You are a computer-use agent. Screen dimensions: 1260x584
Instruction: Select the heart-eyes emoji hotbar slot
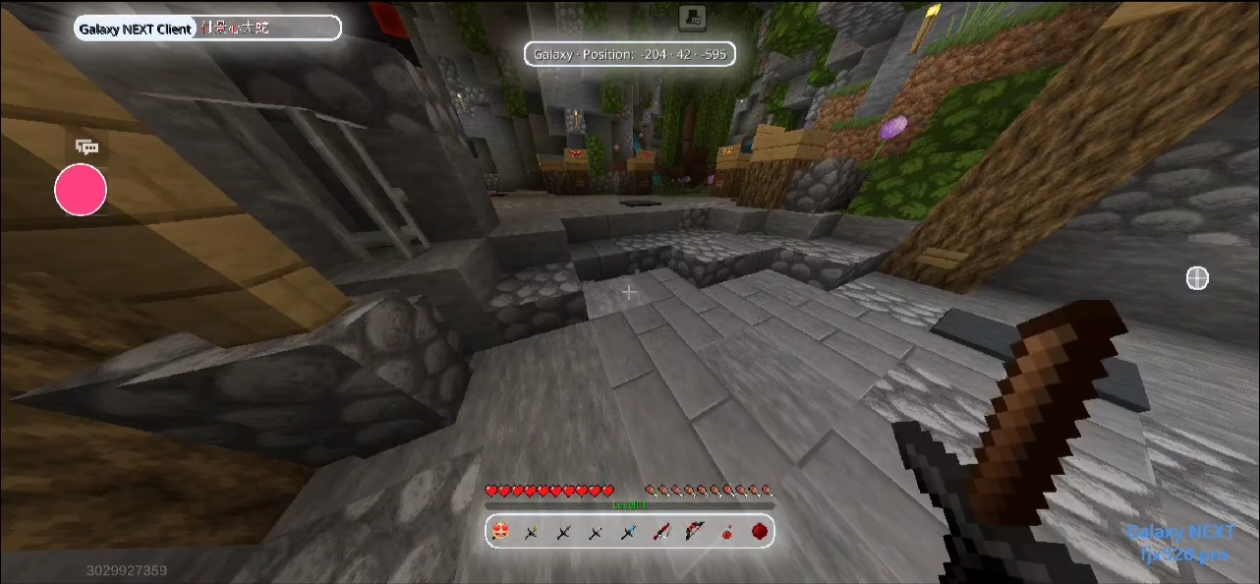(x=501, y=531)
